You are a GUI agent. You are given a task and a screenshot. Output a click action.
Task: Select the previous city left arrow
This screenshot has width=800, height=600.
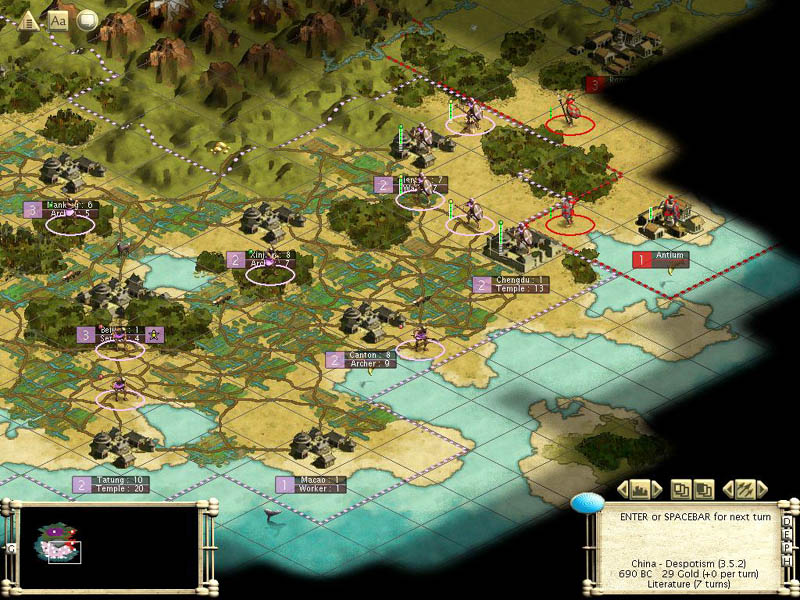click(x=621, y=489)
